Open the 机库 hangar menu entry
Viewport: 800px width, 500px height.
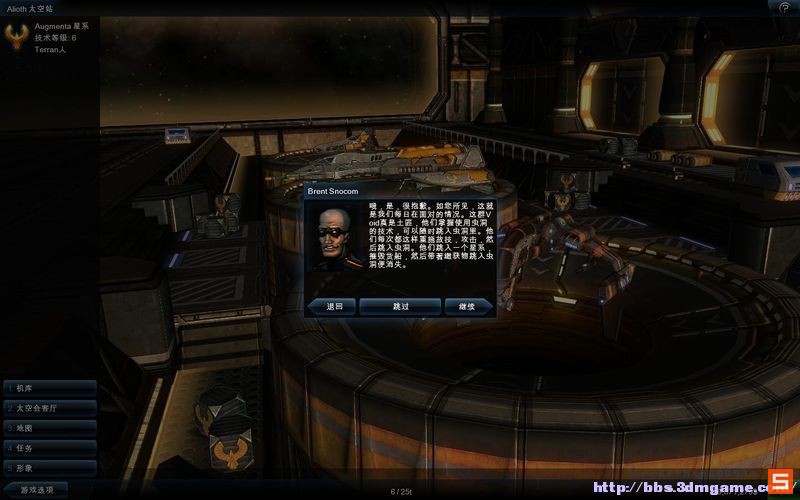point(48,388)
